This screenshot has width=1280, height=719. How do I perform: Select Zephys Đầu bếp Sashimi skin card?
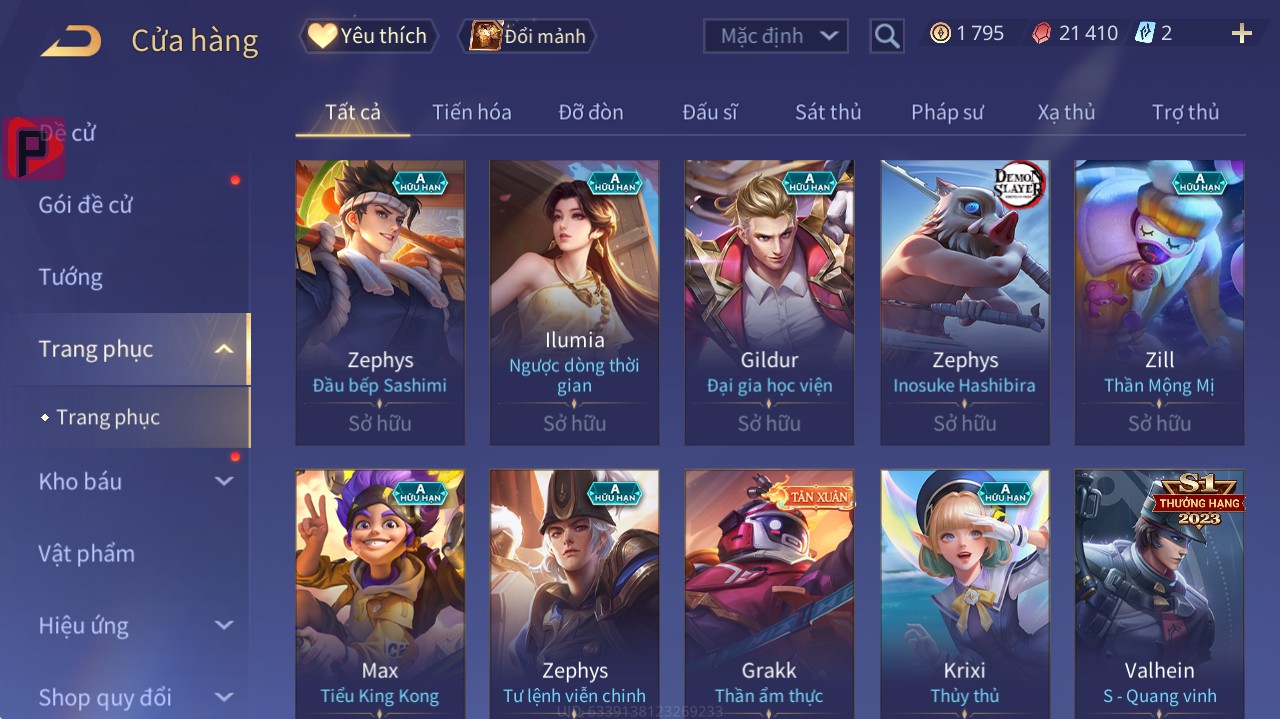[380, 300]
